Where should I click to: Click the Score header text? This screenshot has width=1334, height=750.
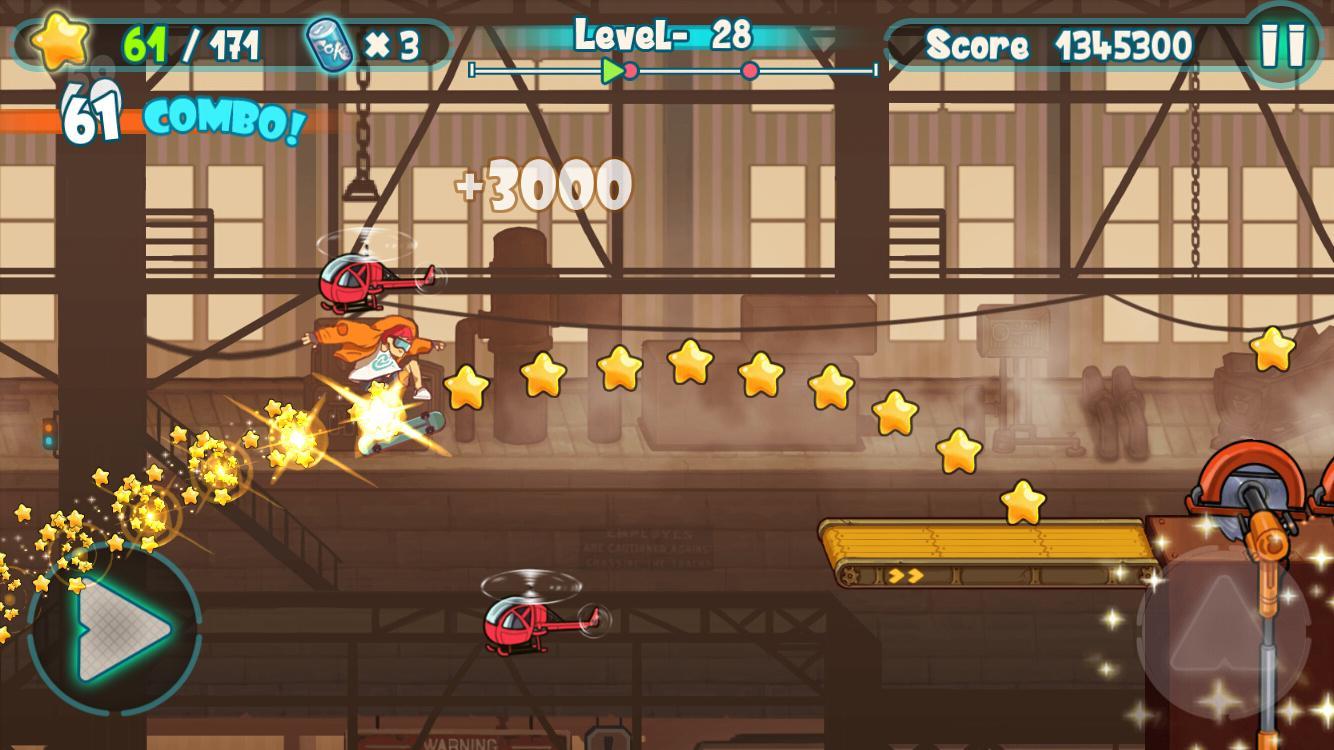point(977,42)
